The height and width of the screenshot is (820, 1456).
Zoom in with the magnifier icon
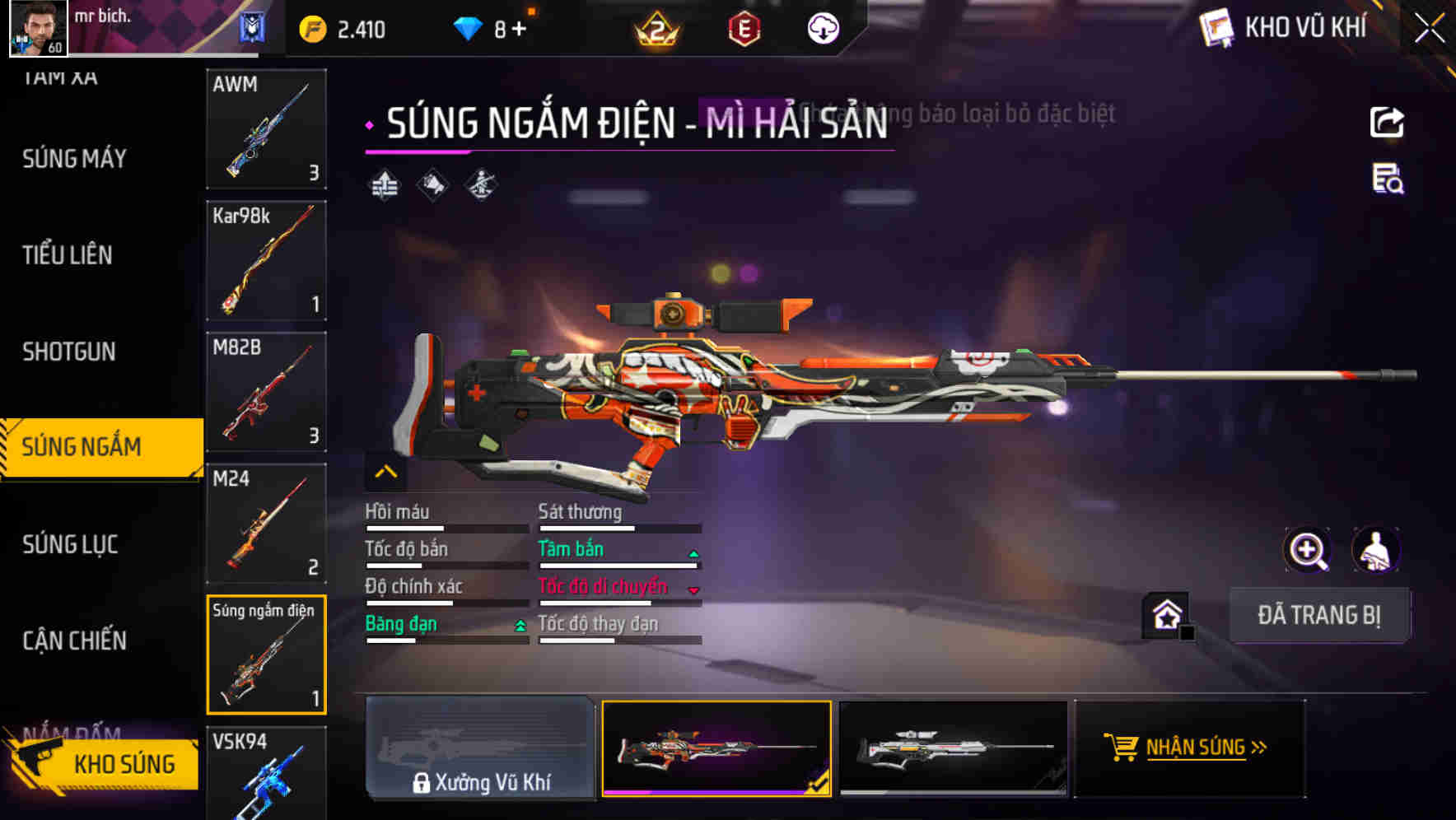click(x=1307, y=550)
